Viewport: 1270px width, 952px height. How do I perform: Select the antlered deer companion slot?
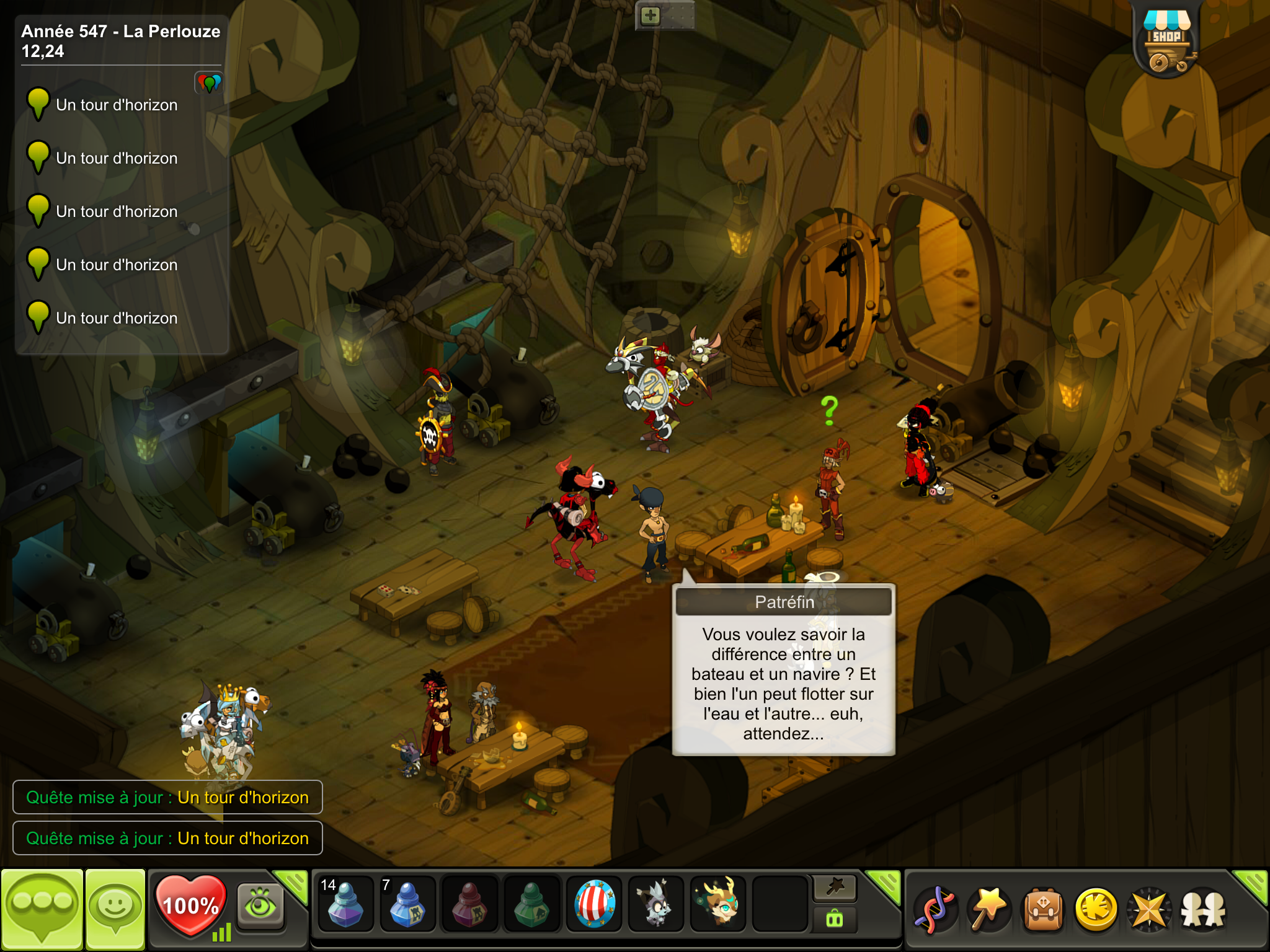point(718,904)
